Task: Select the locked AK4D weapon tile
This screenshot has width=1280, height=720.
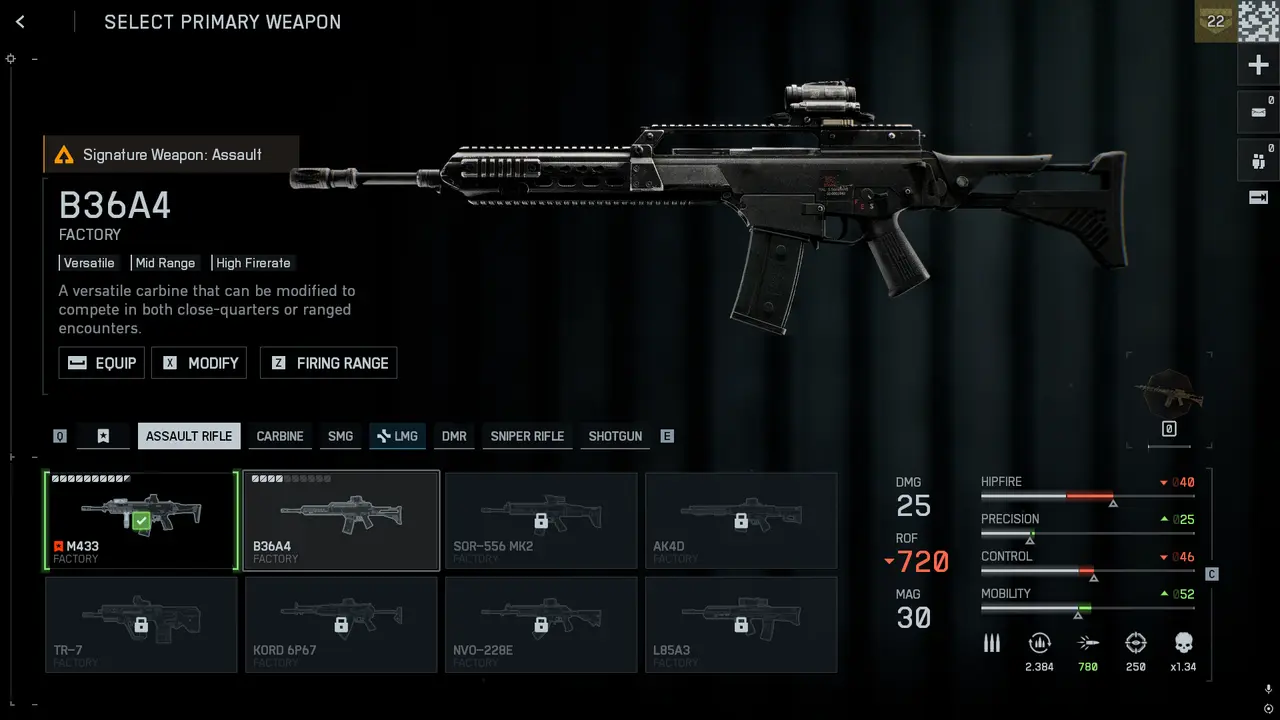Action: point(741,520)
